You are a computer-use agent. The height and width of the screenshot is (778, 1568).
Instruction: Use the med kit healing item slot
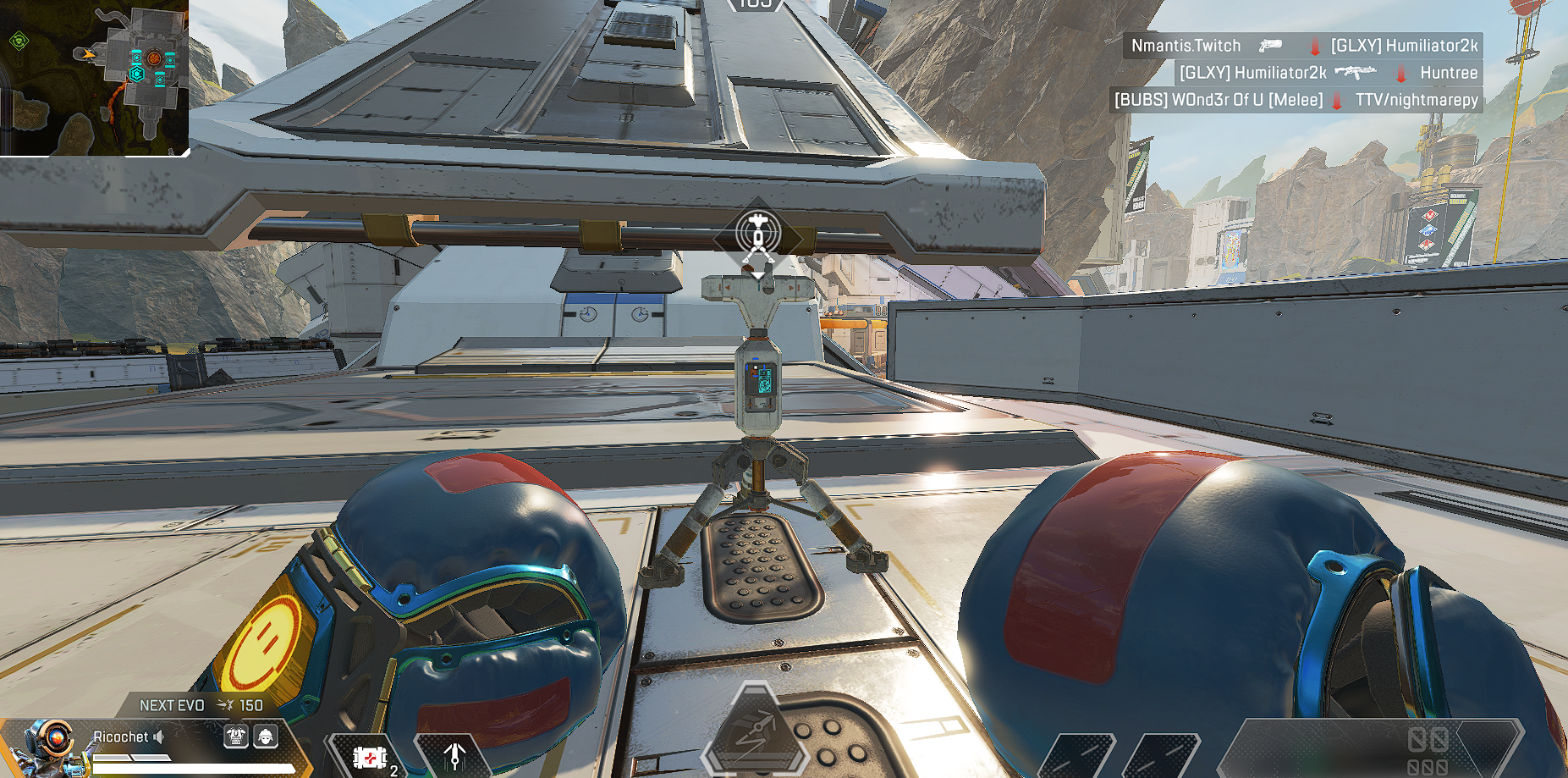pos(370,758)
